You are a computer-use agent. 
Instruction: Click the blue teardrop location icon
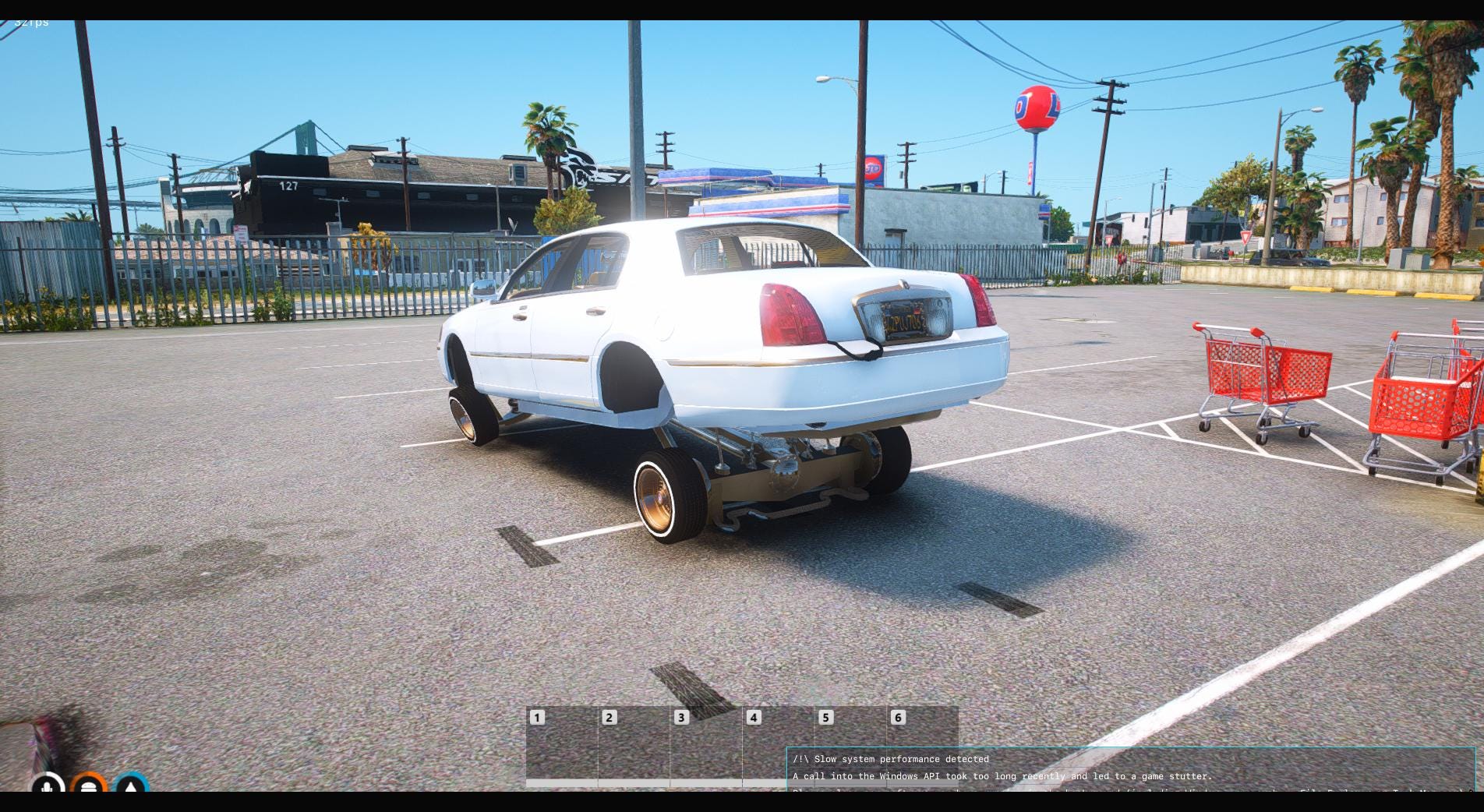coord(130,787)
